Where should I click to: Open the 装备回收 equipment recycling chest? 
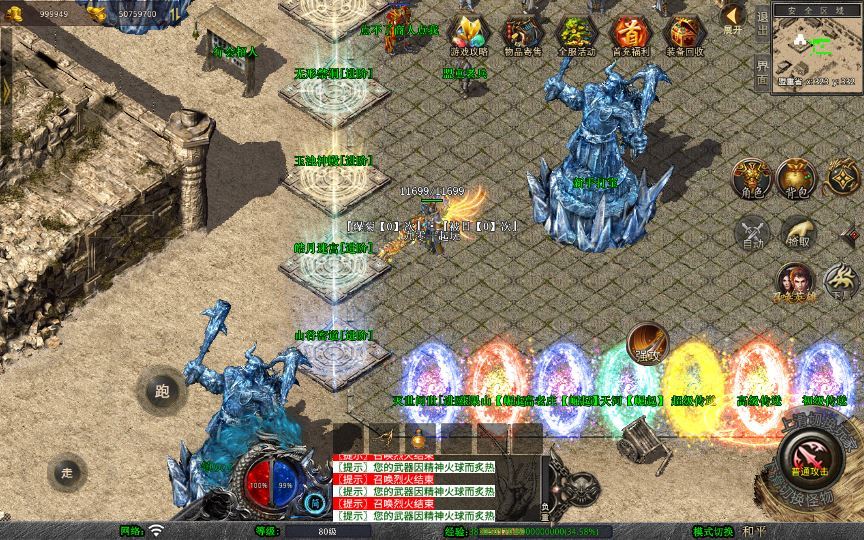point(684,34)
